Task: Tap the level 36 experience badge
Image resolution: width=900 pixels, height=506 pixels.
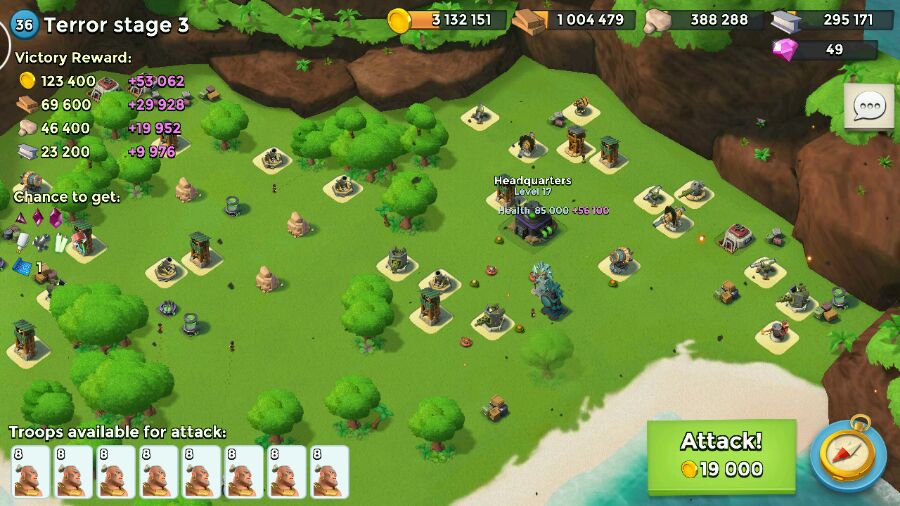Action: click(x=24, y=25)
